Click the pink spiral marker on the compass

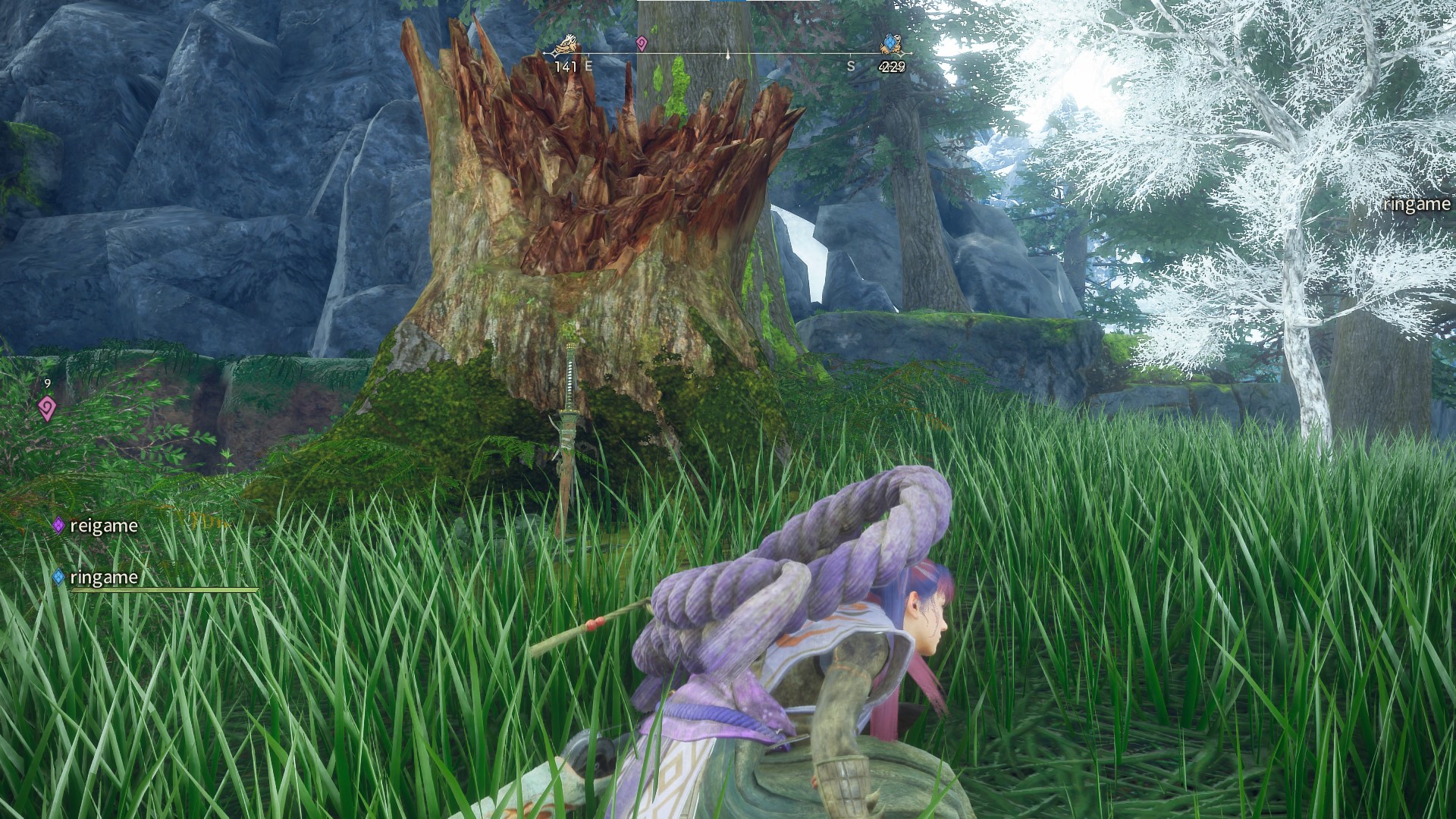[x=642, y=43]
